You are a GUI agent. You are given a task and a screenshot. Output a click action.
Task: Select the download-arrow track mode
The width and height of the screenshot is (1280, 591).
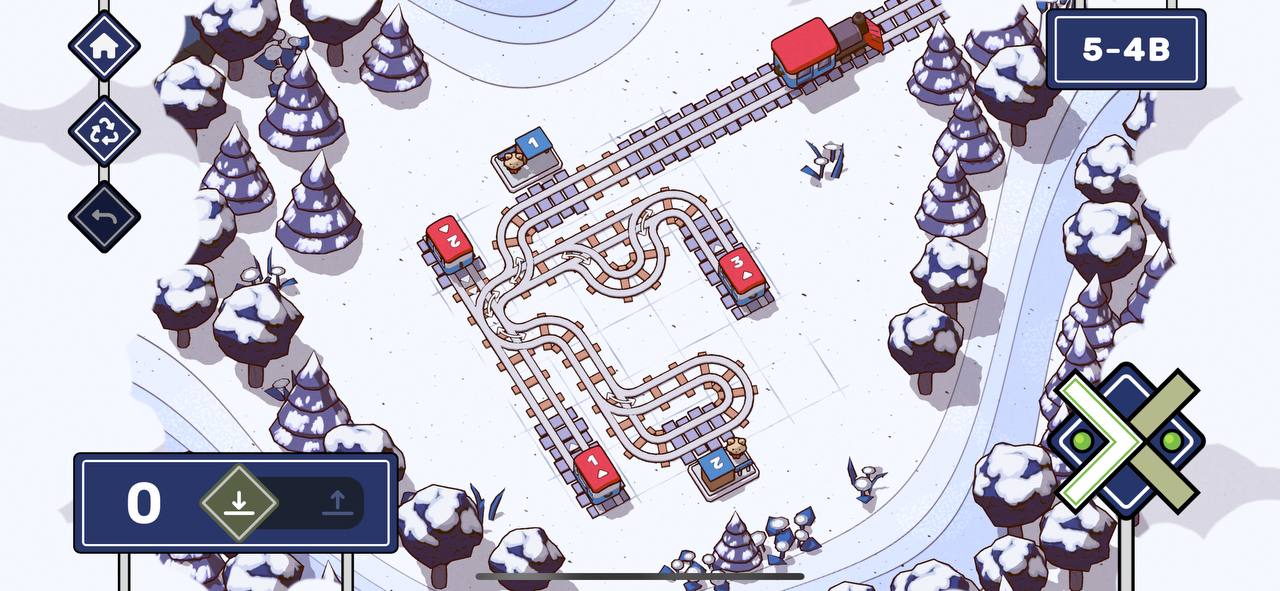[x=238, y=502]
